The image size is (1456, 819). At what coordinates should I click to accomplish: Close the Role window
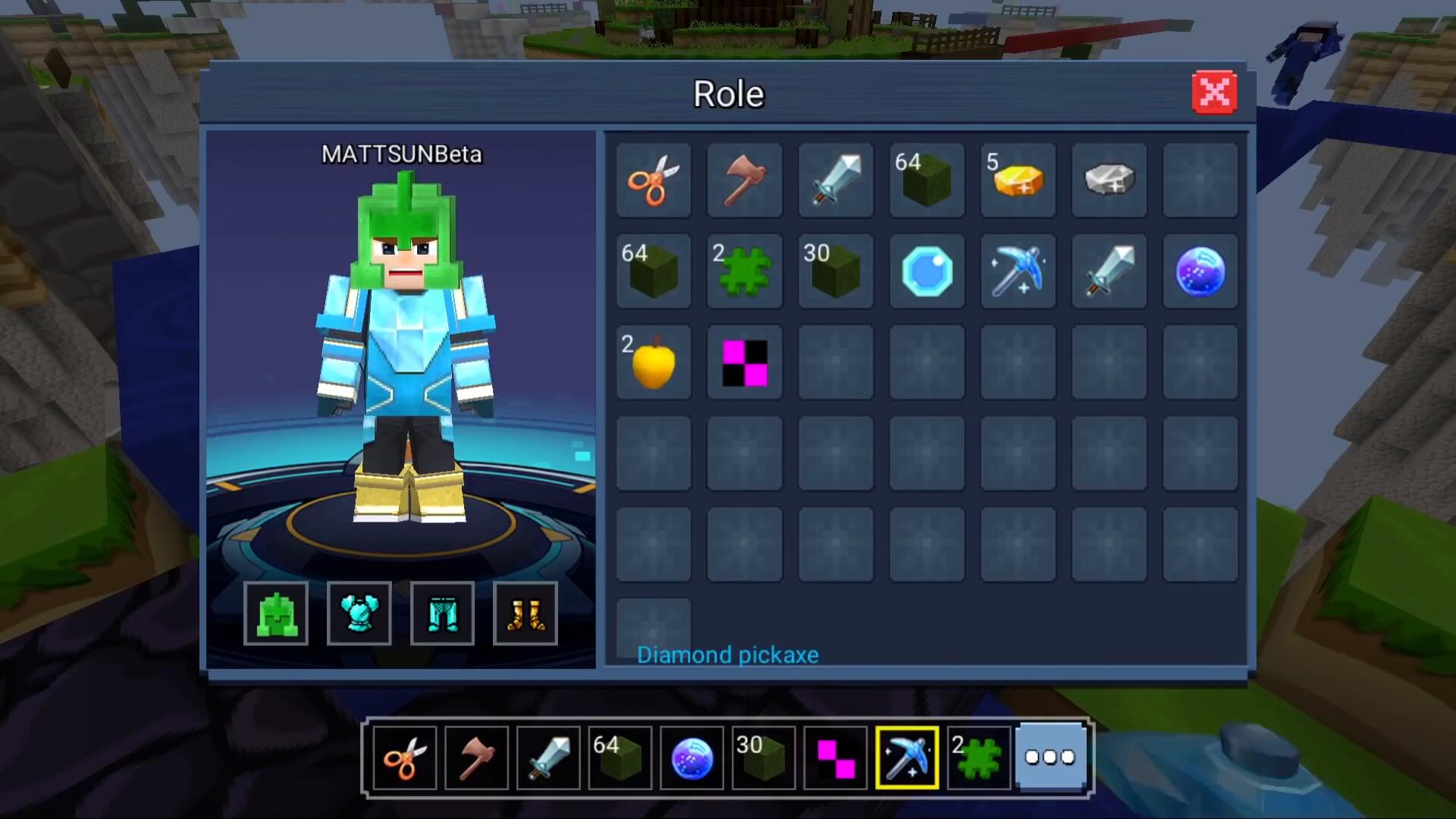[x=1214, y=93]
